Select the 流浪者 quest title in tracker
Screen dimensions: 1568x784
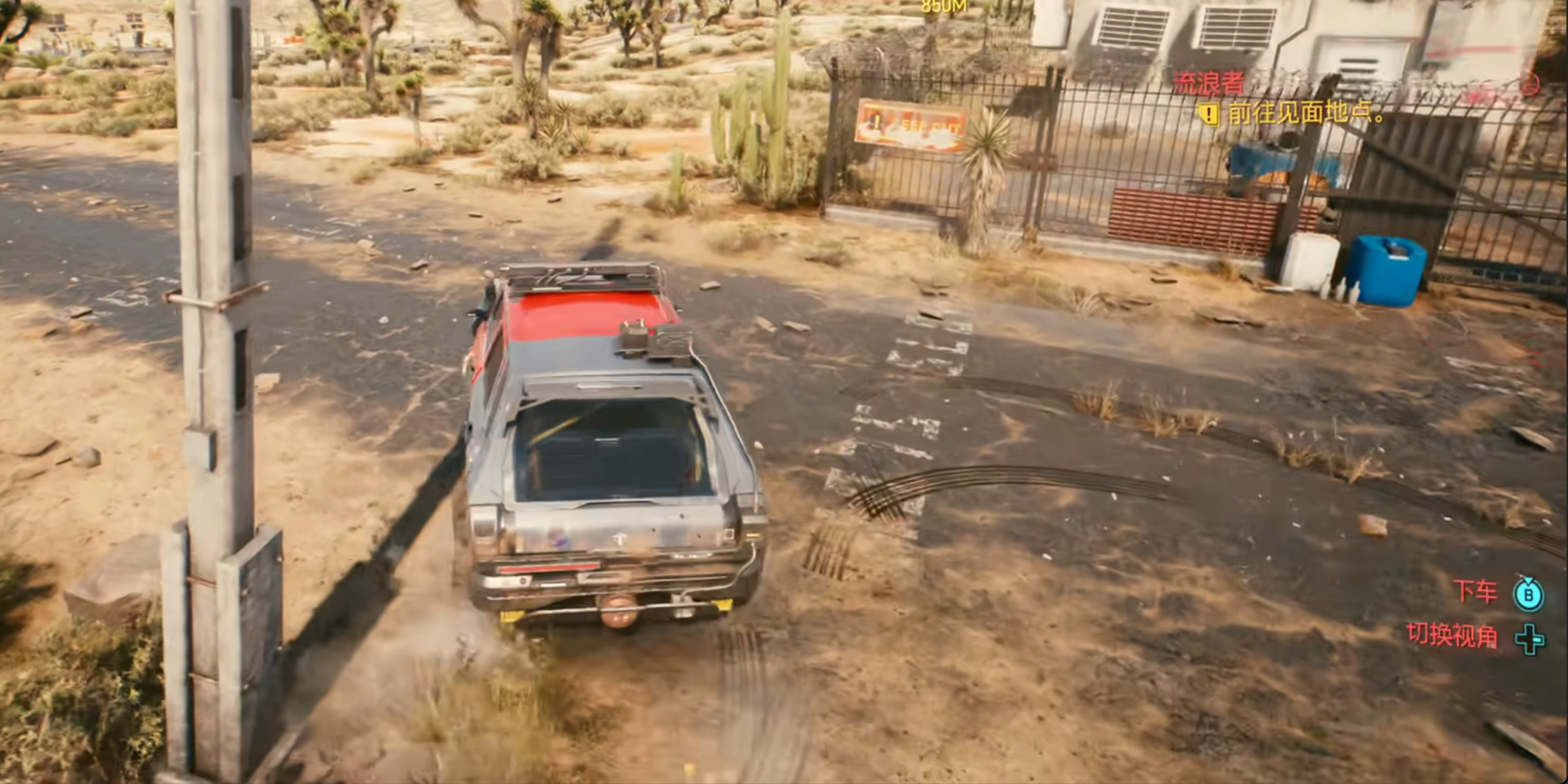pyautogui.click(x=1208, y=83)
